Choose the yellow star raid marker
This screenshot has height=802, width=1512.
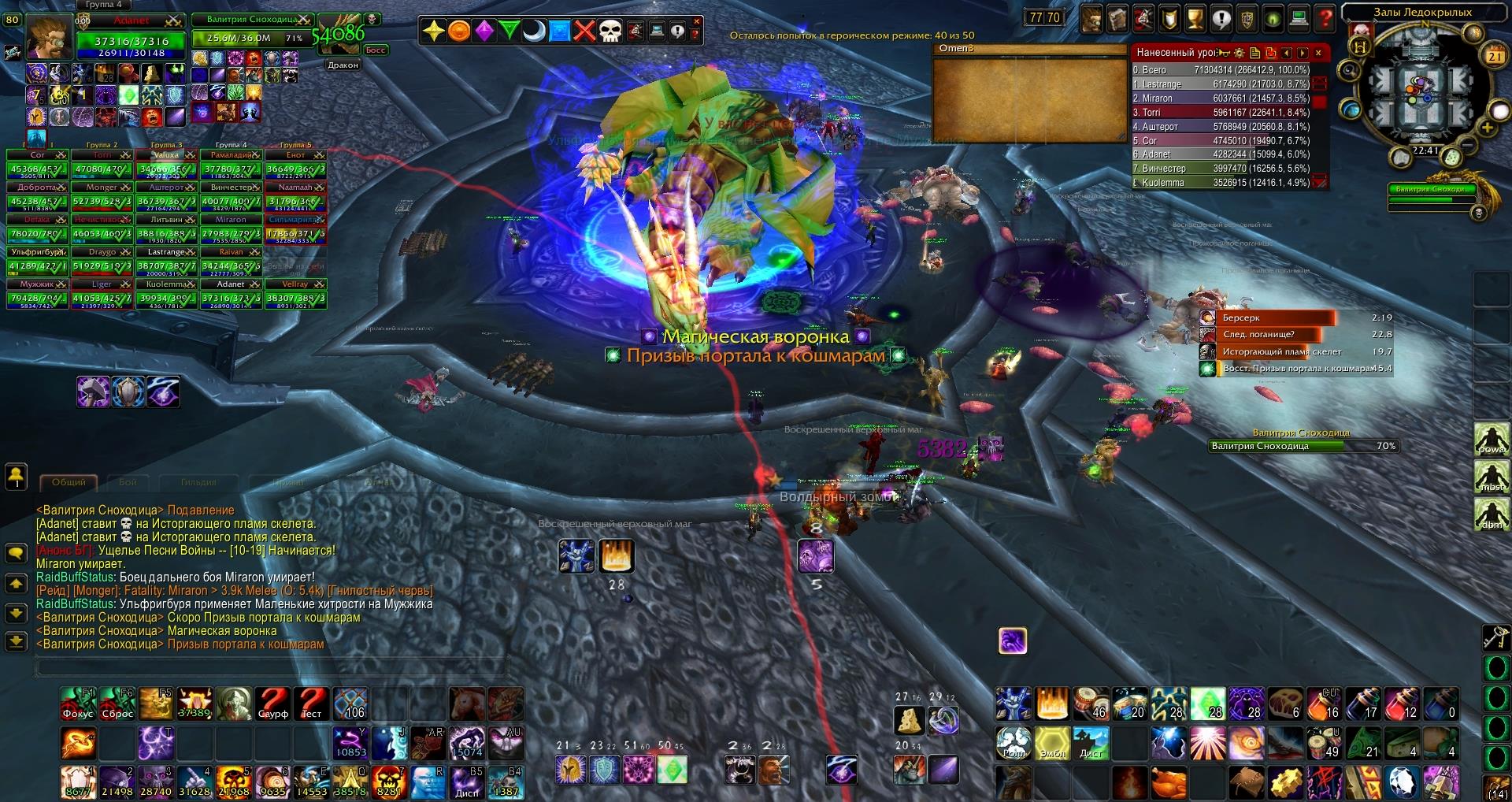[x=433, y=31]
